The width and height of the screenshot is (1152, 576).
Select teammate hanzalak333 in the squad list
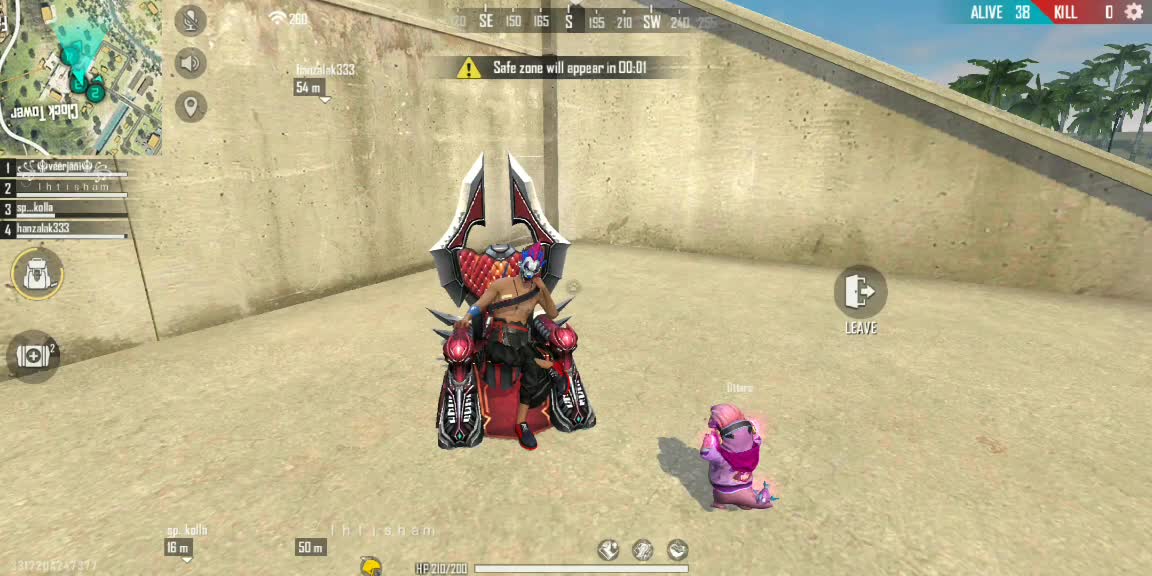66,229
